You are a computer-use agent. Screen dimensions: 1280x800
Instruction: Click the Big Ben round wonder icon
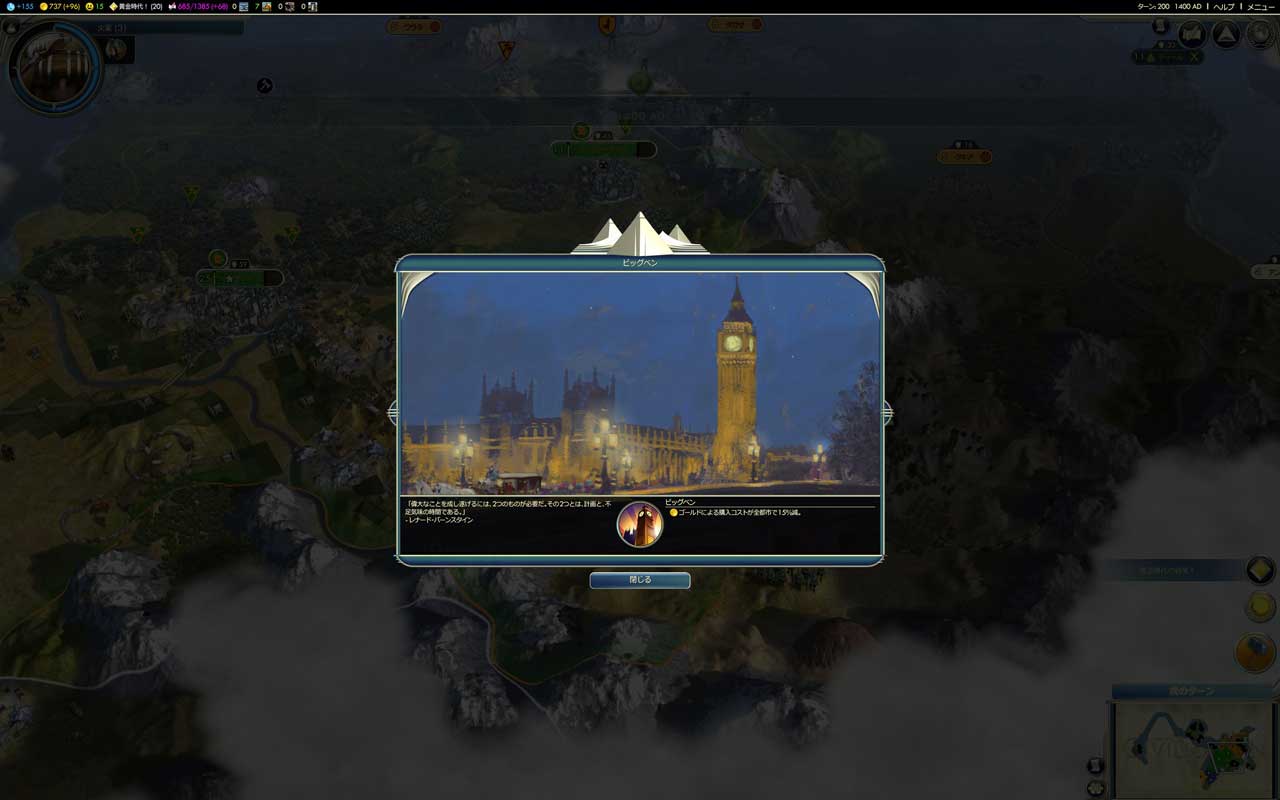[x=640, y=524]
